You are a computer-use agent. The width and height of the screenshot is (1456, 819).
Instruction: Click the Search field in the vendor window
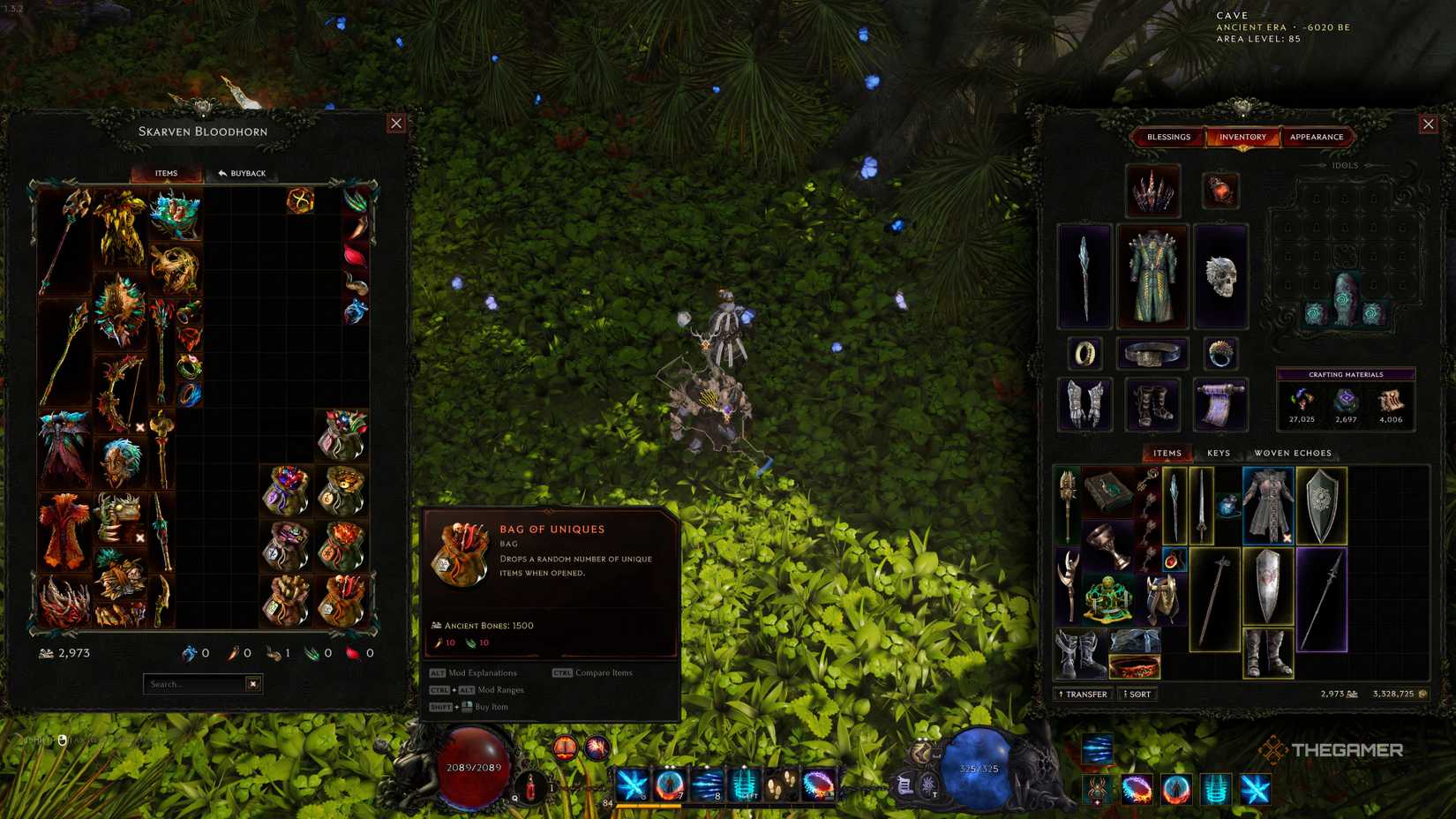196,683
